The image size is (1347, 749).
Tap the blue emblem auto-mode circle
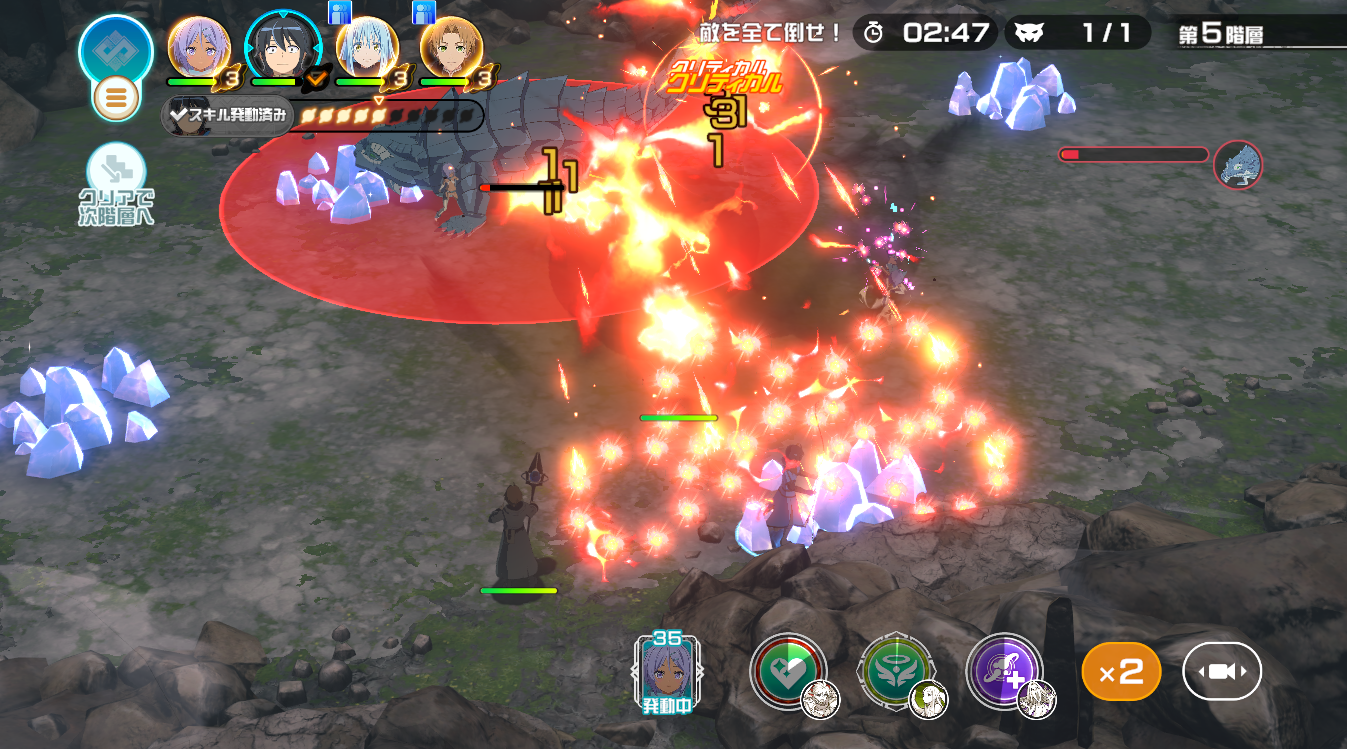(x=115, y=48)
